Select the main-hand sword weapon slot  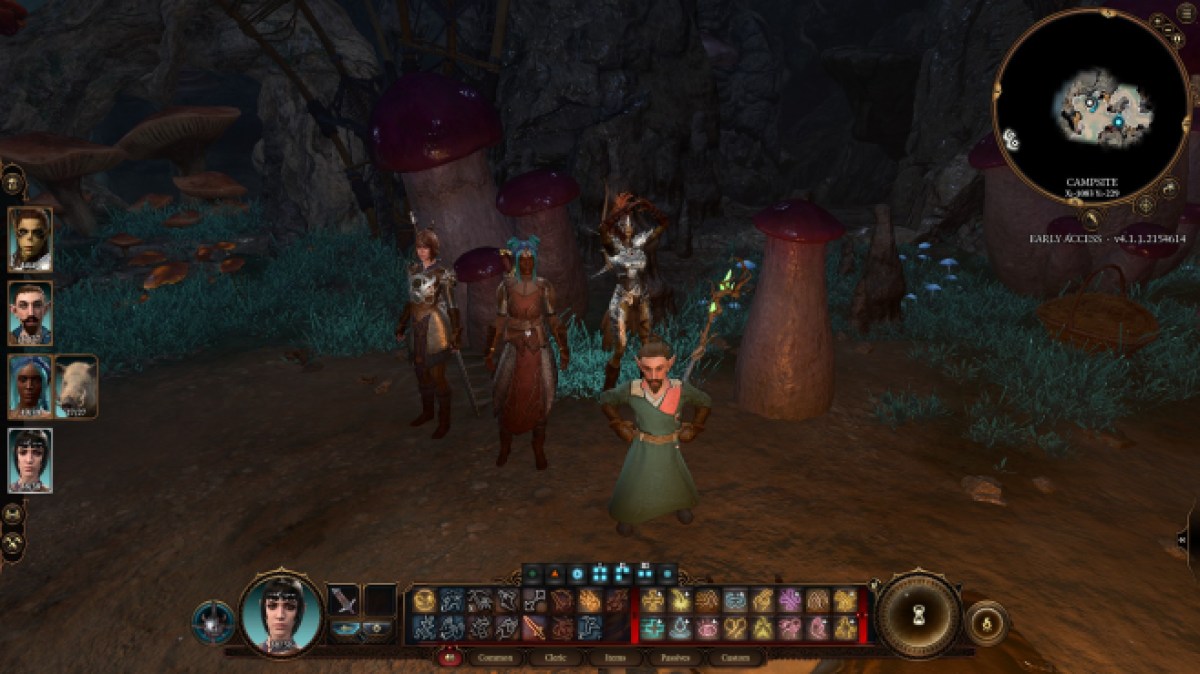pyautogui.click(x=343, y=600)
